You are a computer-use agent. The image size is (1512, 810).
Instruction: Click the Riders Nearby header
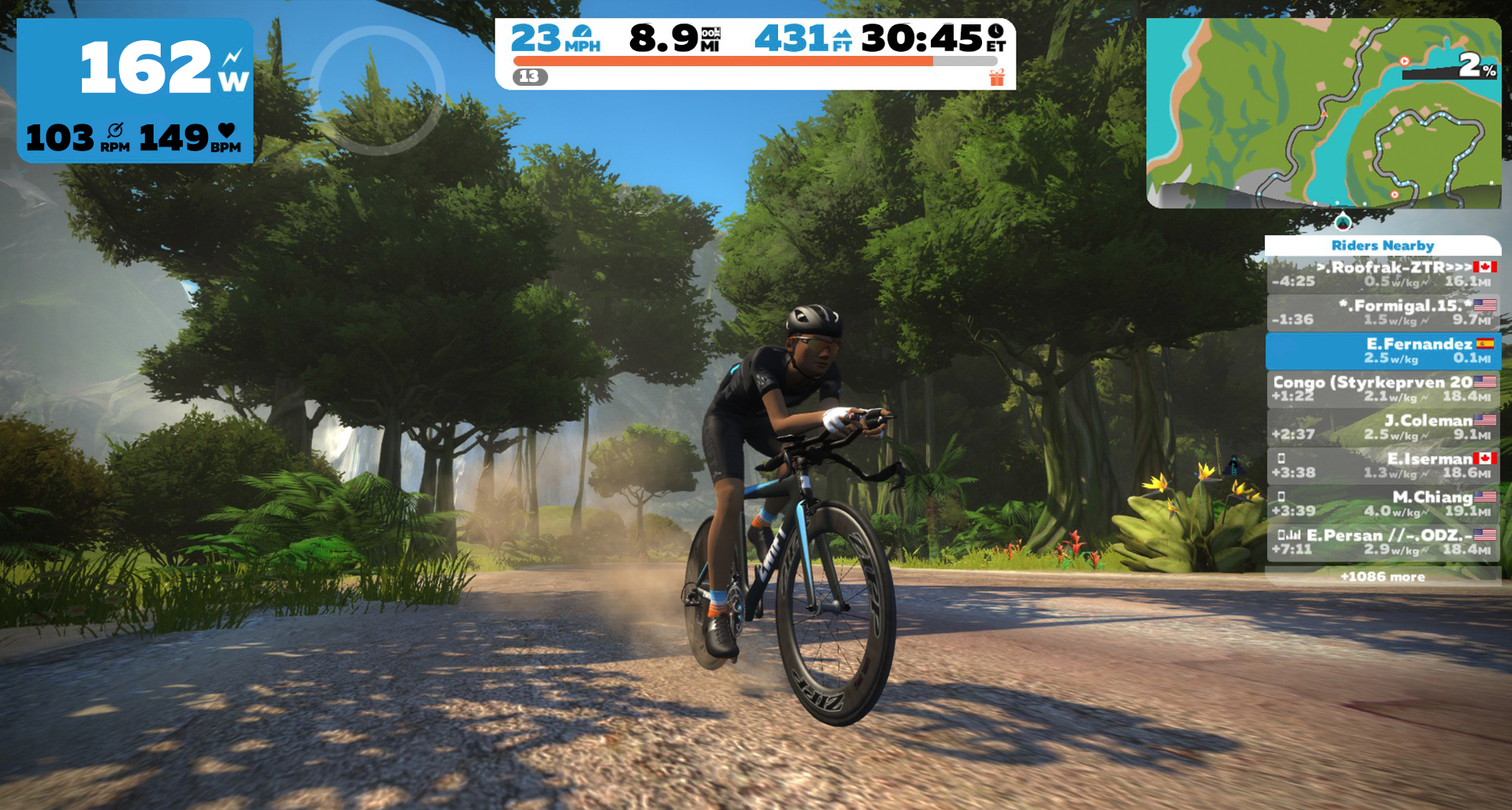click(x=1383, y=246)
